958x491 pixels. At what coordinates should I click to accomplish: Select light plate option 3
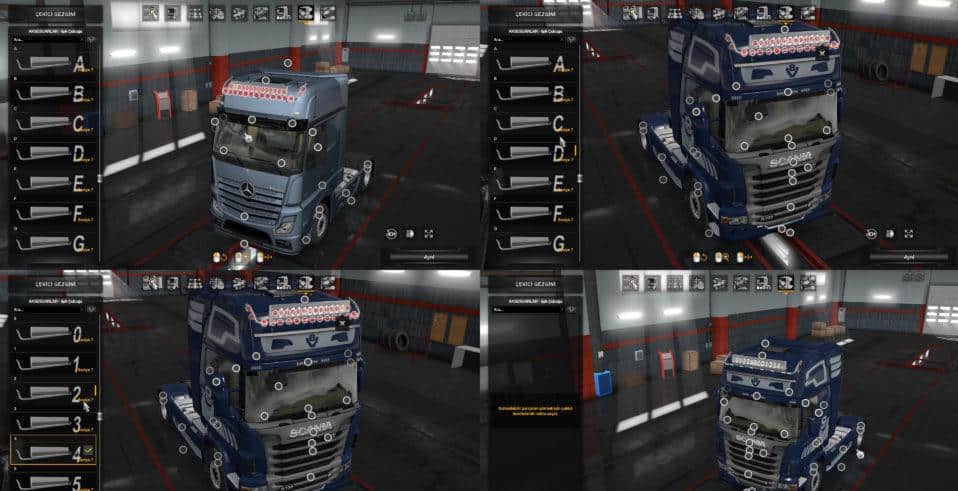(54, 423)
